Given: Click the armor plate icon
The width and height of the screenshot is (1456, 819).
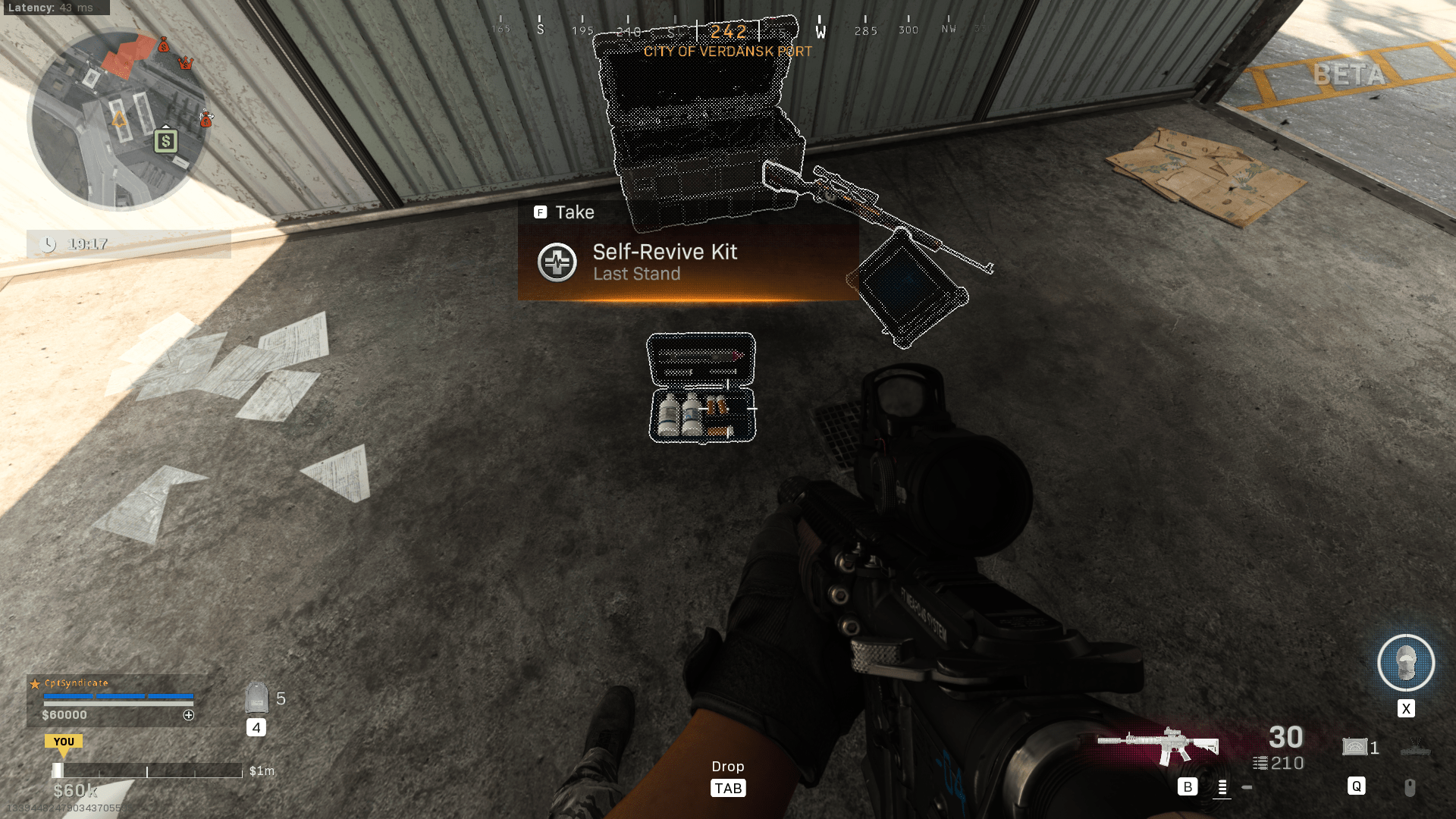Looking at the screenshot, I should [257, 698].
